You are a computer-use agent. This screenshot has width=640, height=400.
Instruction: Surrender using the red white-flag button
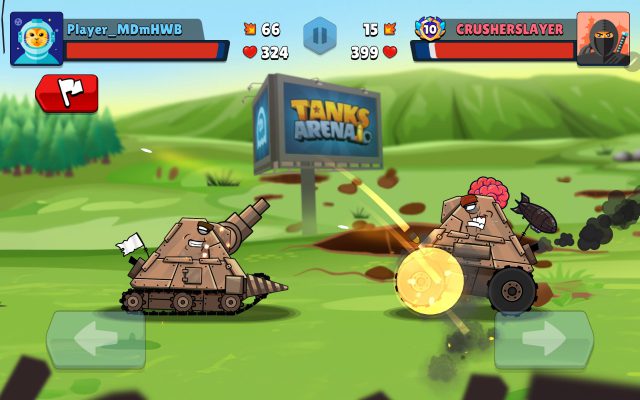tap(67, 93)
